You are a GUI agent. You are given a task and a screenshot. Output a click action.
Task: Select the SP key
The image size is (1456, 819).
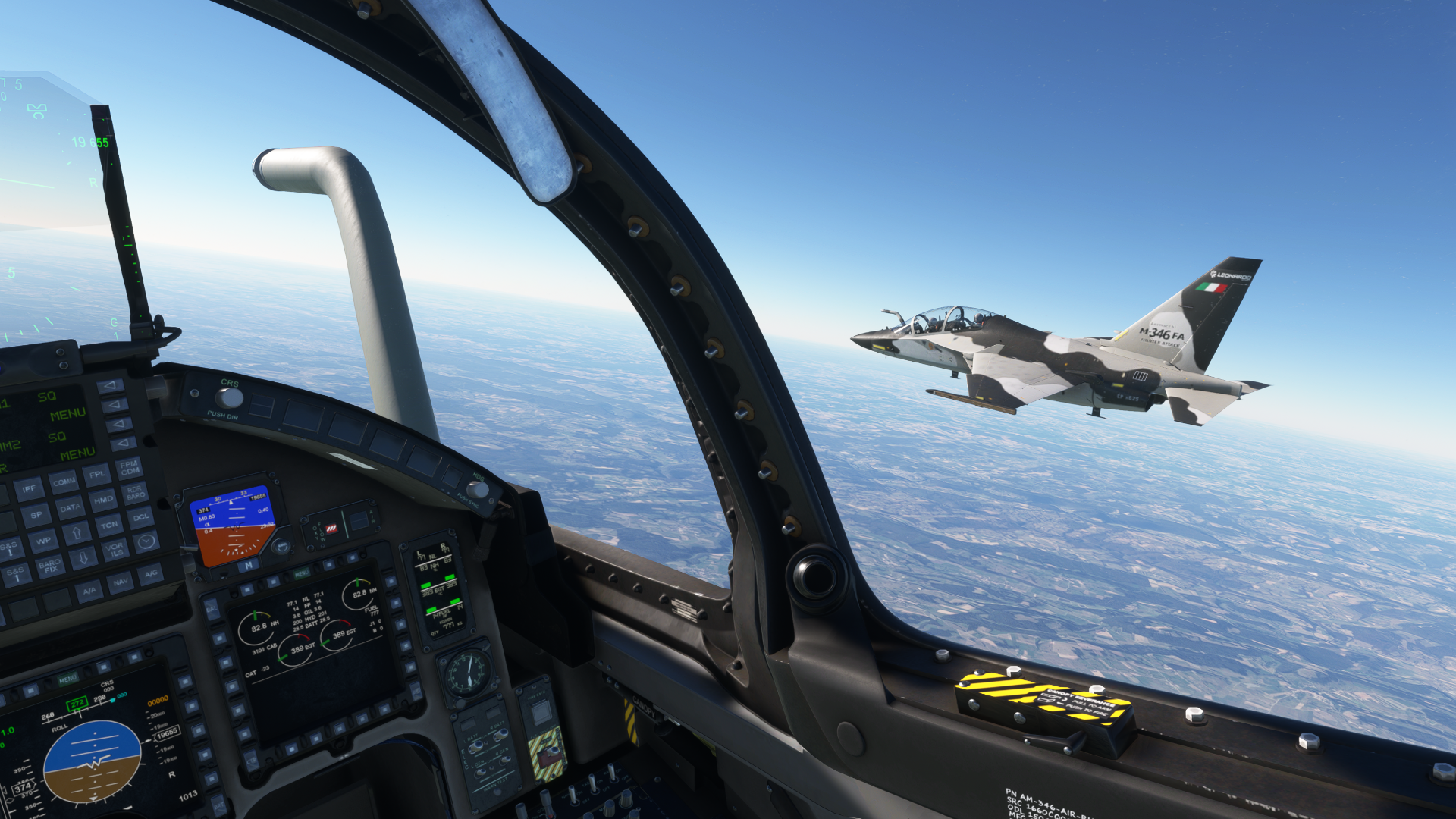click(x=36, y=516)
